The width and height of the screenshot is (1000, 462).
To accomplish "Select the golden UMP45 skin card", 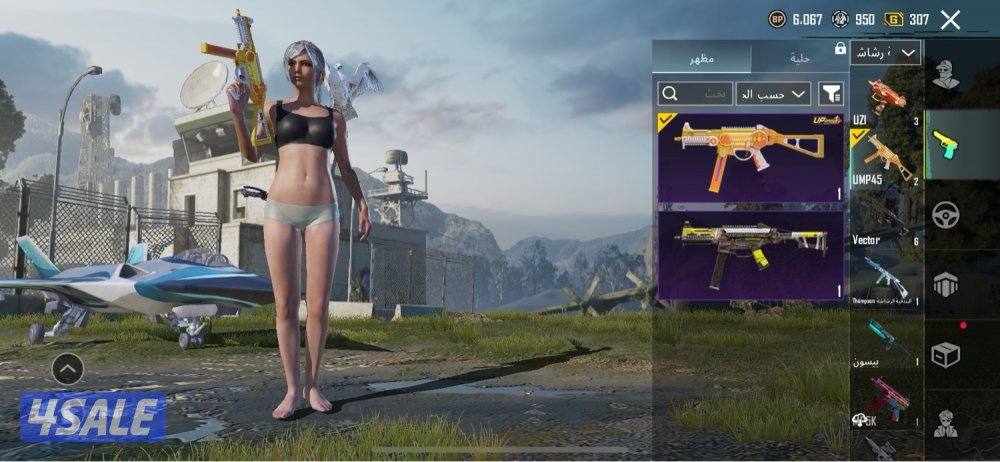I will point(750,157).
